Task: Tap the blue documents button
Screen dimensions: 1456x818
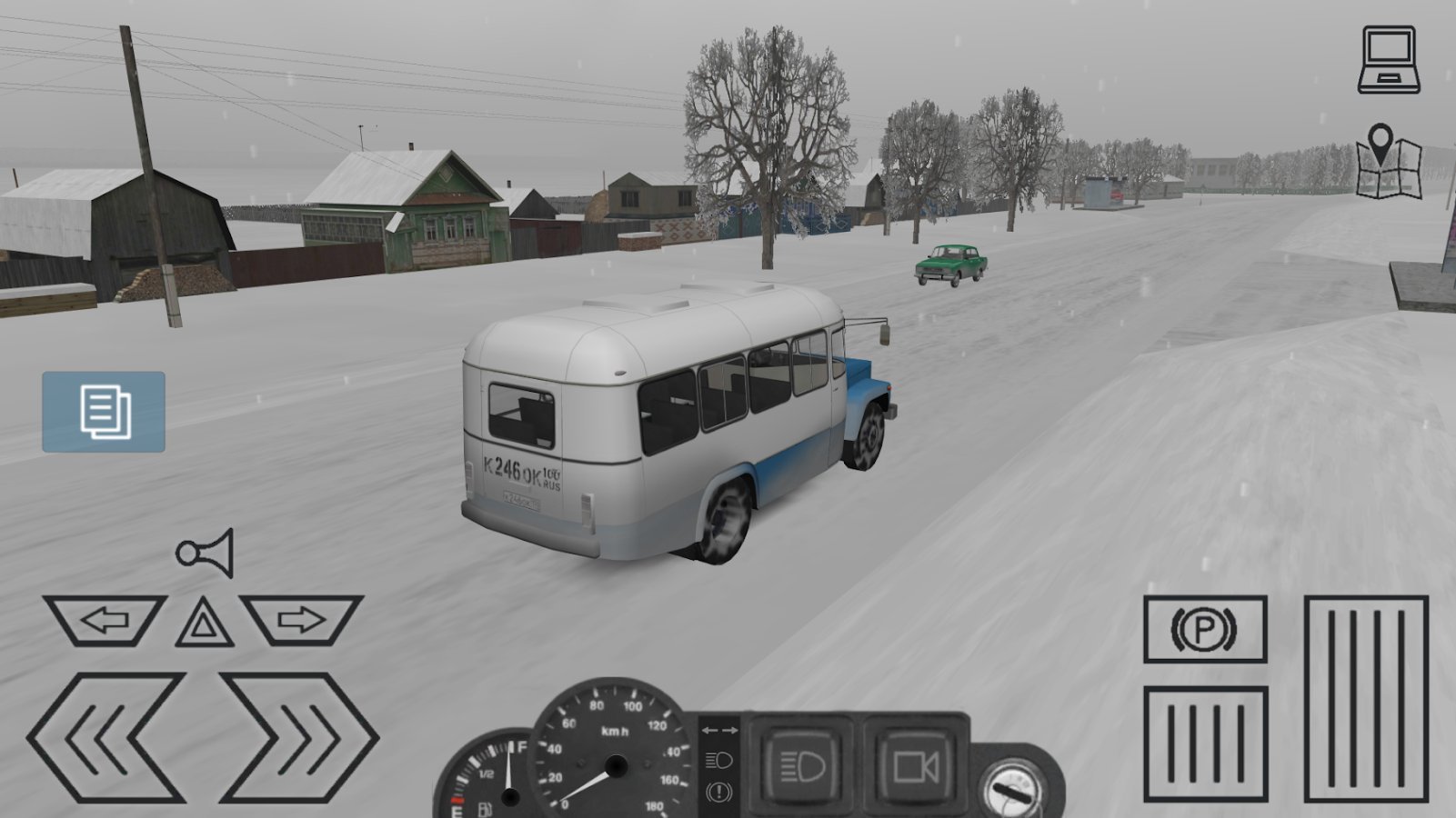Action: (104, 412)
